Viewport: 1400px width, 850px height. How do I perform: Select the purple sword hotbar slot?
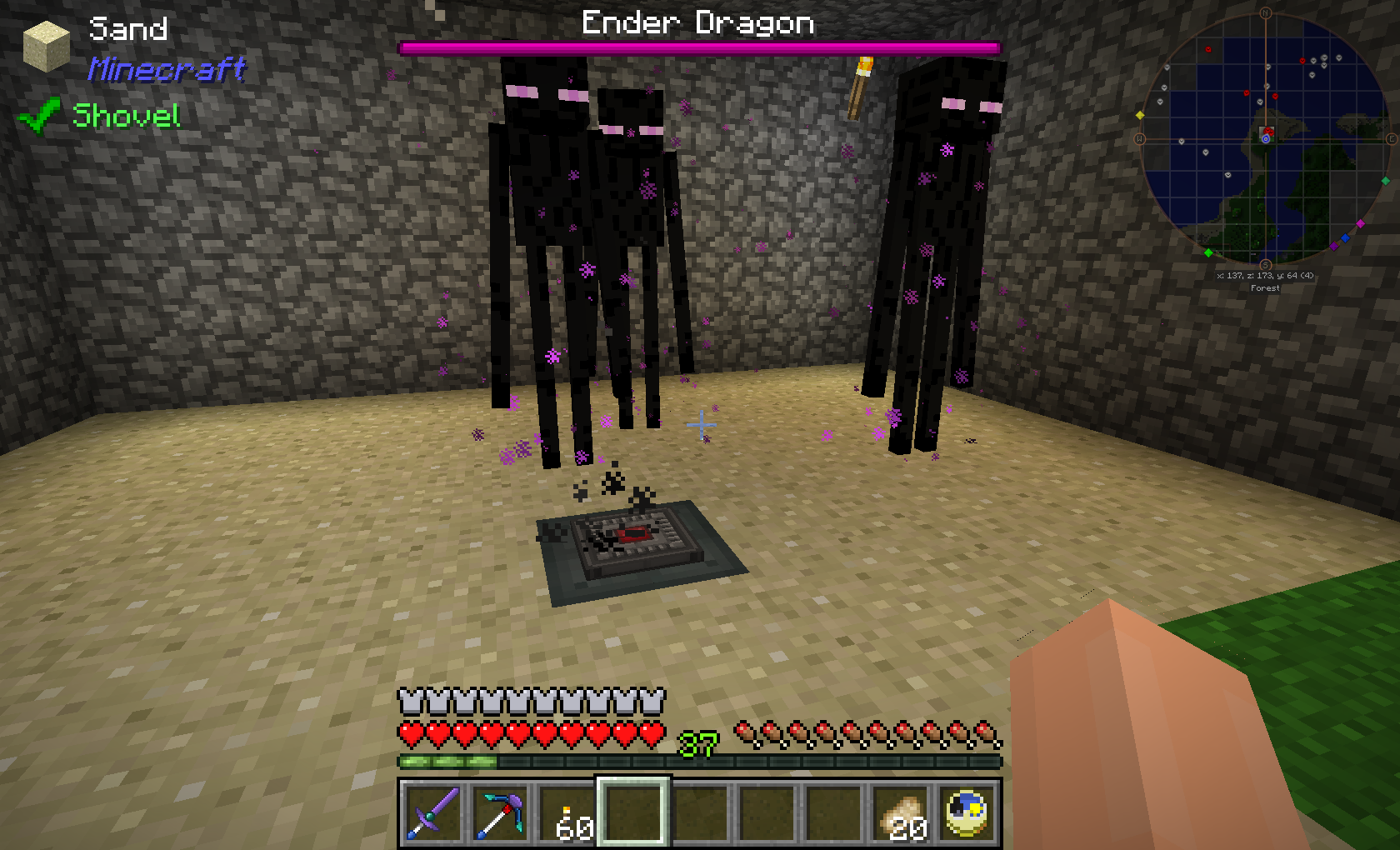coord(432,812)
